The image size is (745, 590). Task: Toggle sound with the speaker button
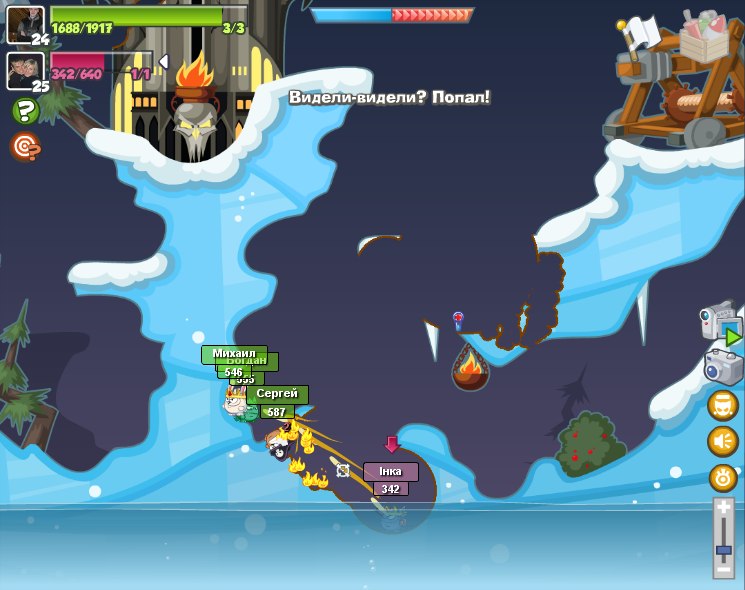tap(723, 441)
